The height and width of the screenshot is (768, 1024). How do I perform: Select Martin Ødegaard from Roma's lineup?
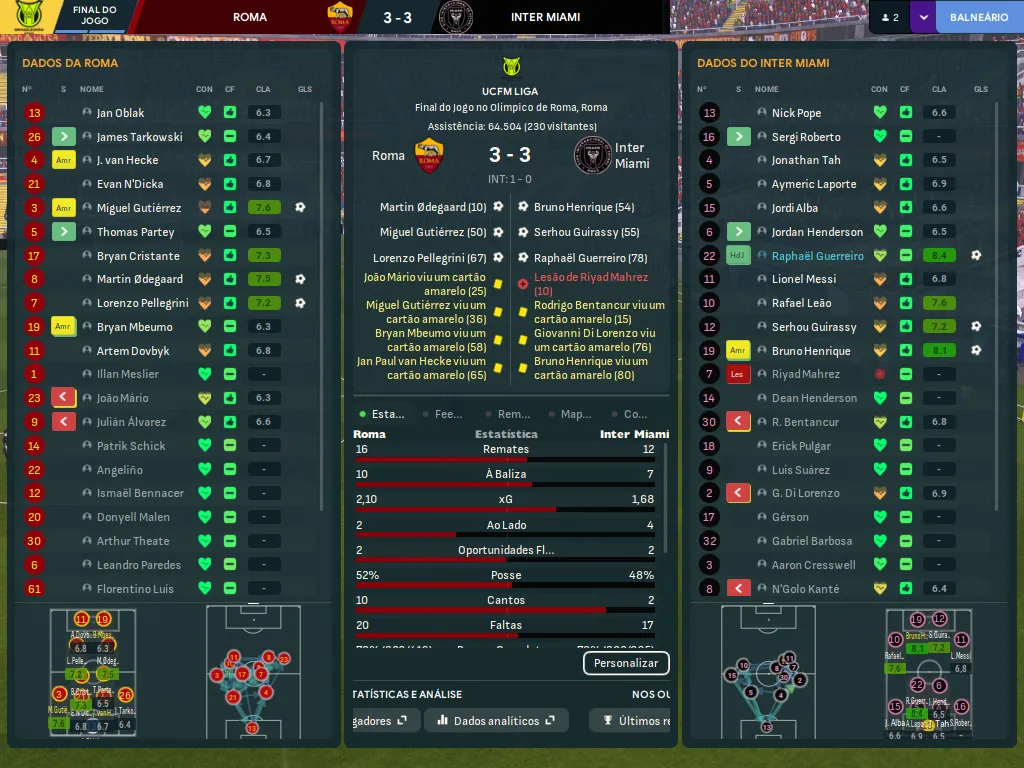click(140, 279)
